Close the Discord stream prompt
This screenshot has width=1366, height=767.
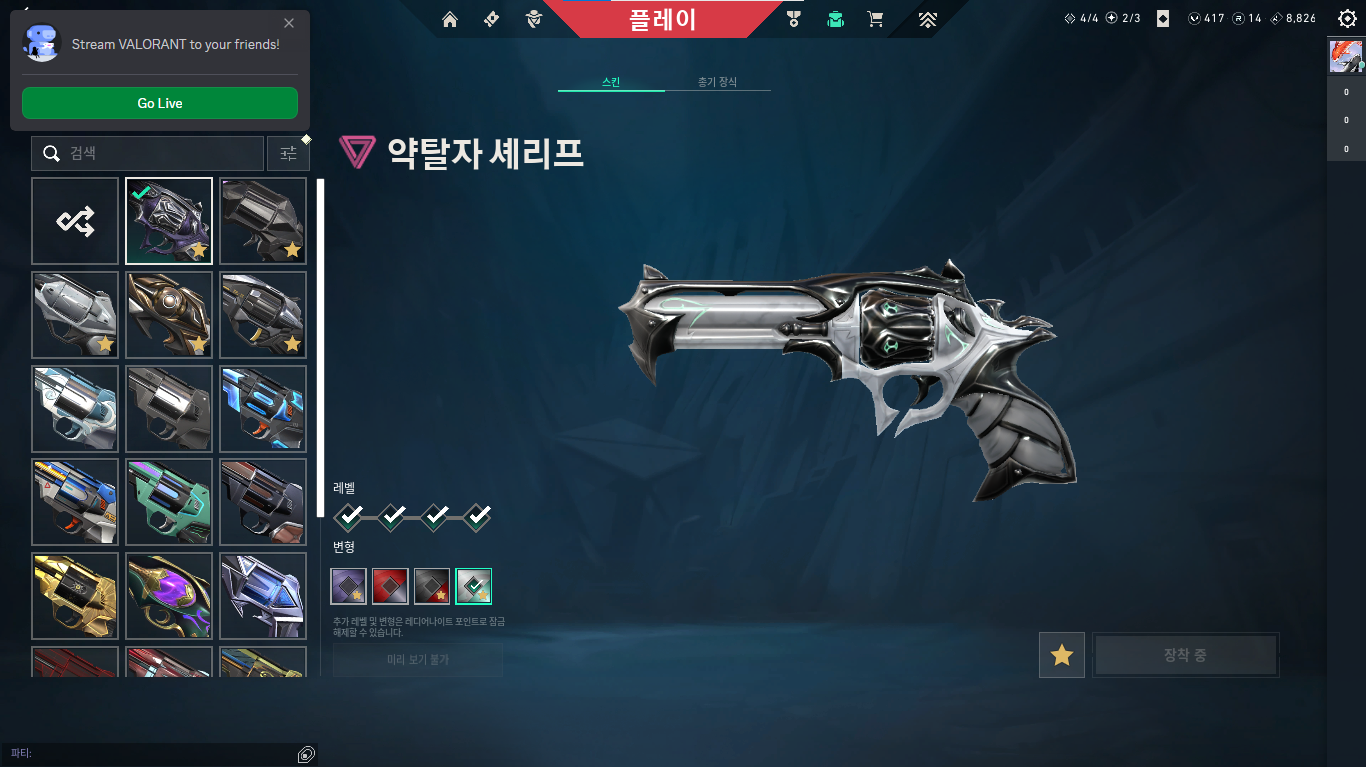[289, 23]
